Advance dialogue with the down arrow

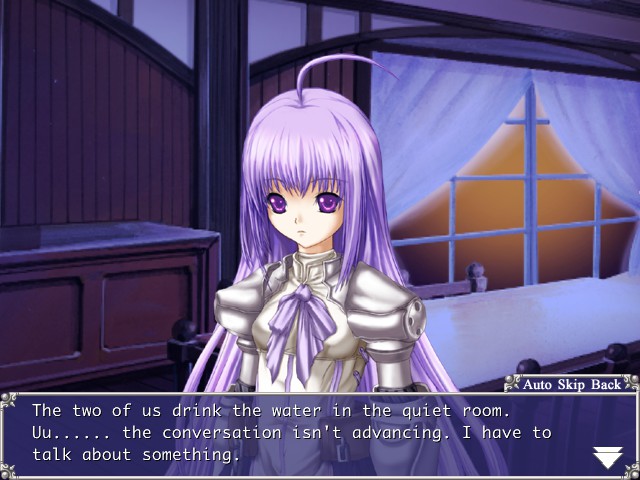point(607,458)
